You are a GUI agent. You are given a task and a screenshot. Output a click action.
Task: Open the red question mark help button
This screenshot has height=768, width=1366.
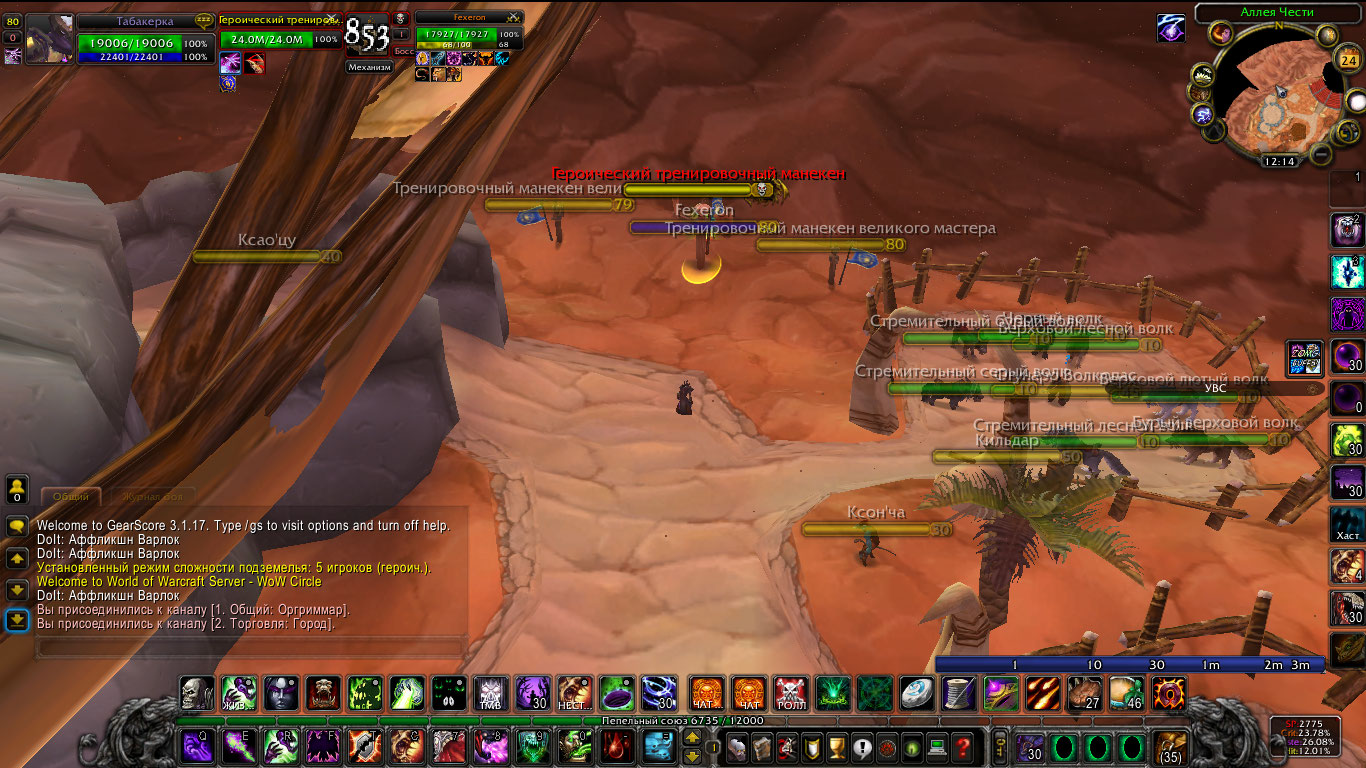point(962,747)
